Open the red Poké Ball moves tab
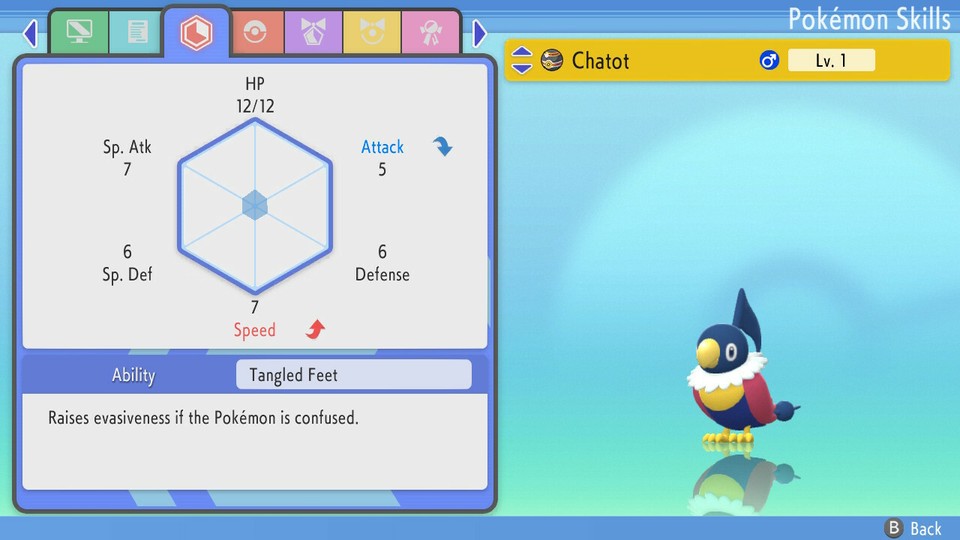This screenshot has height=540, width=960. (x=255, y=33)
